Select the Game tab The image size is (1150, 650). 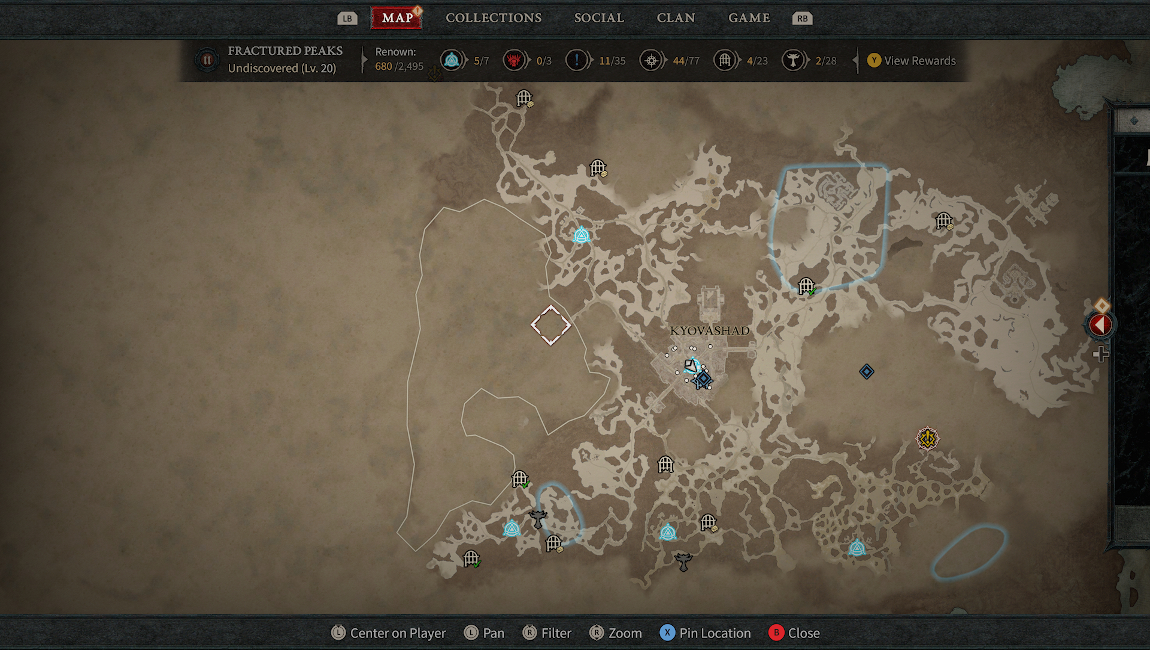(x=749, y=18)
